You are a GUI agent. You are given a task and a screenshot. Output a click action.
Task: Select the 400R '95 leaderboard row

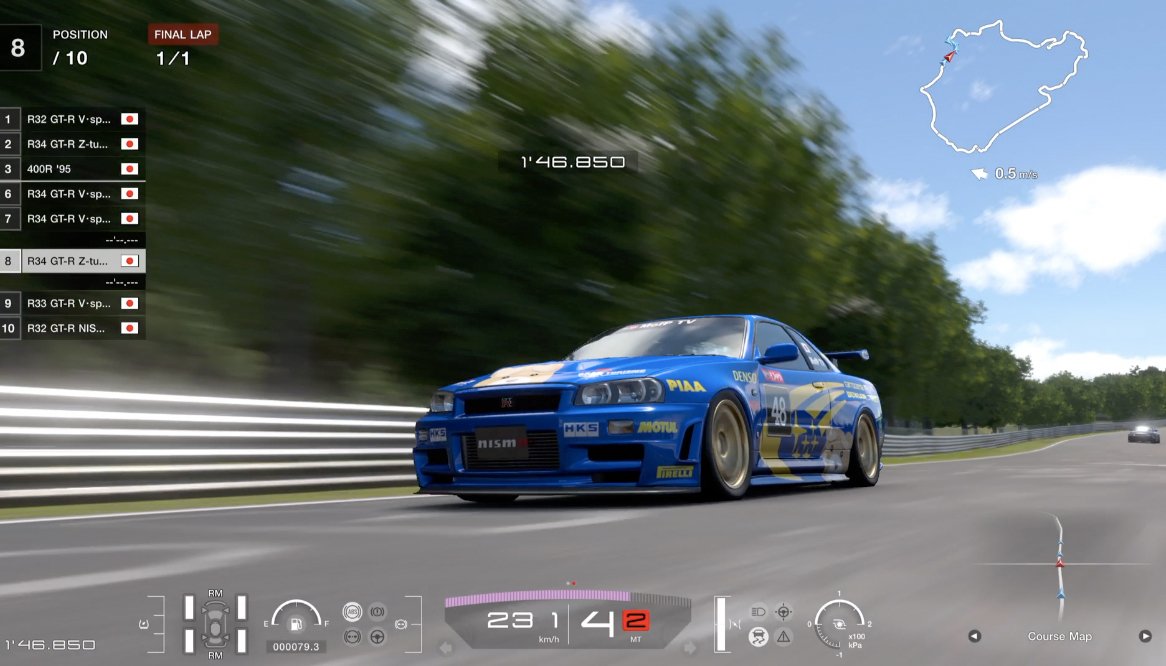coord(72,169)
